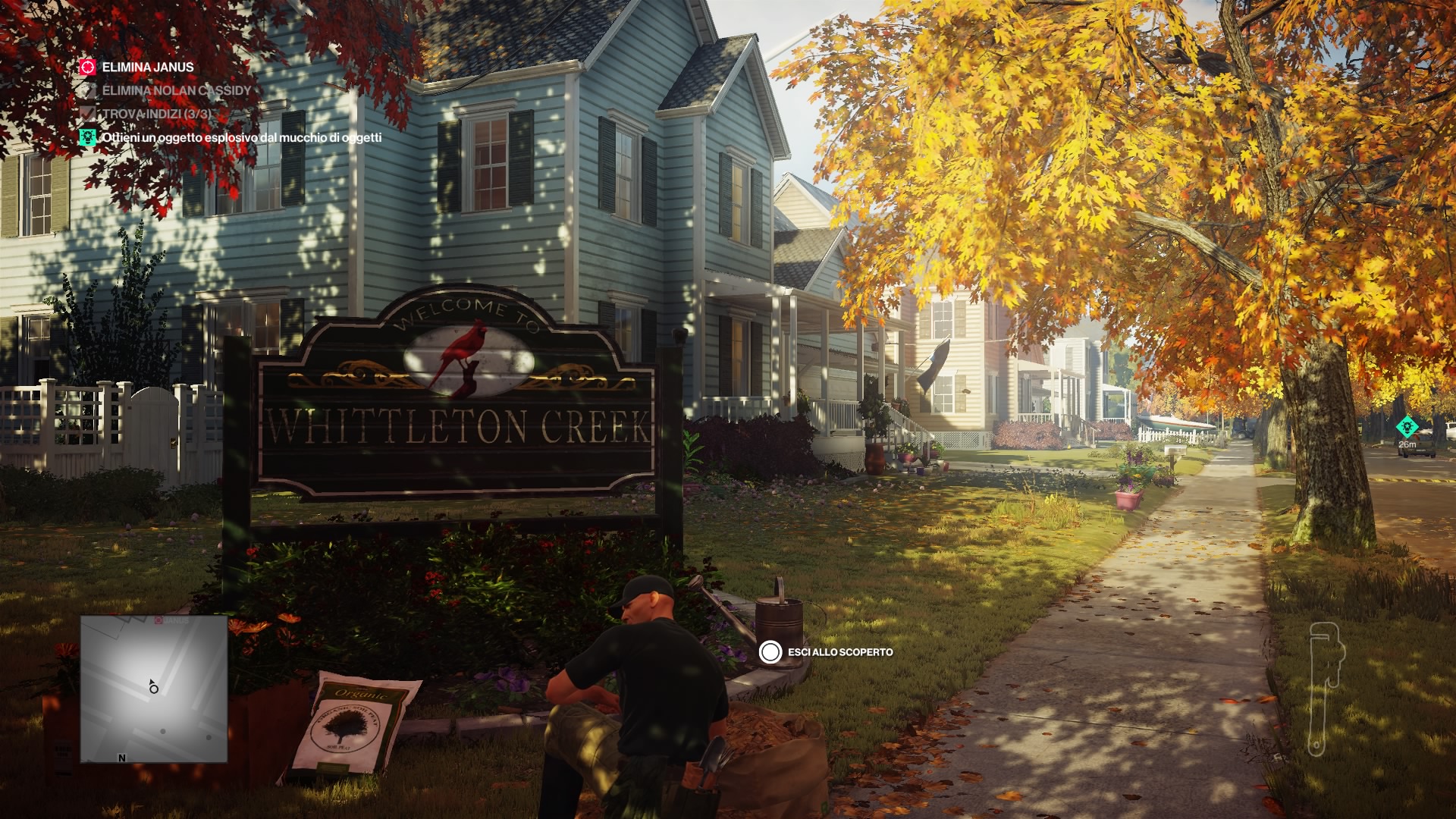This screenshot has height=819, width=1456.
Task: Select the Elimina Janus objective
Action: (x=147, y=67)
